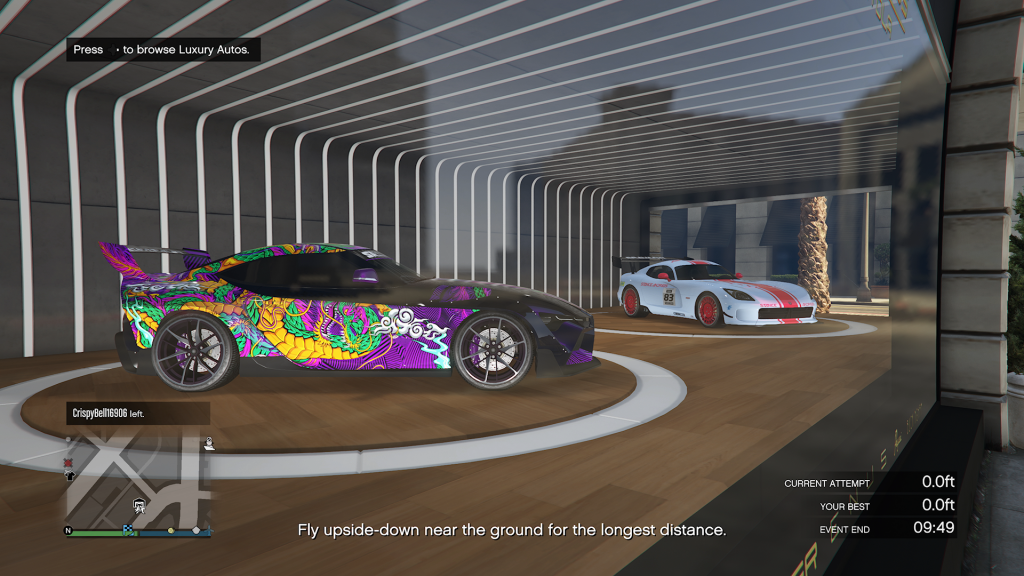Image resolution: width=1024 pixels, height=576 pixels.
Task: Select the red cross blip on minimap
Action: point(69,463)
